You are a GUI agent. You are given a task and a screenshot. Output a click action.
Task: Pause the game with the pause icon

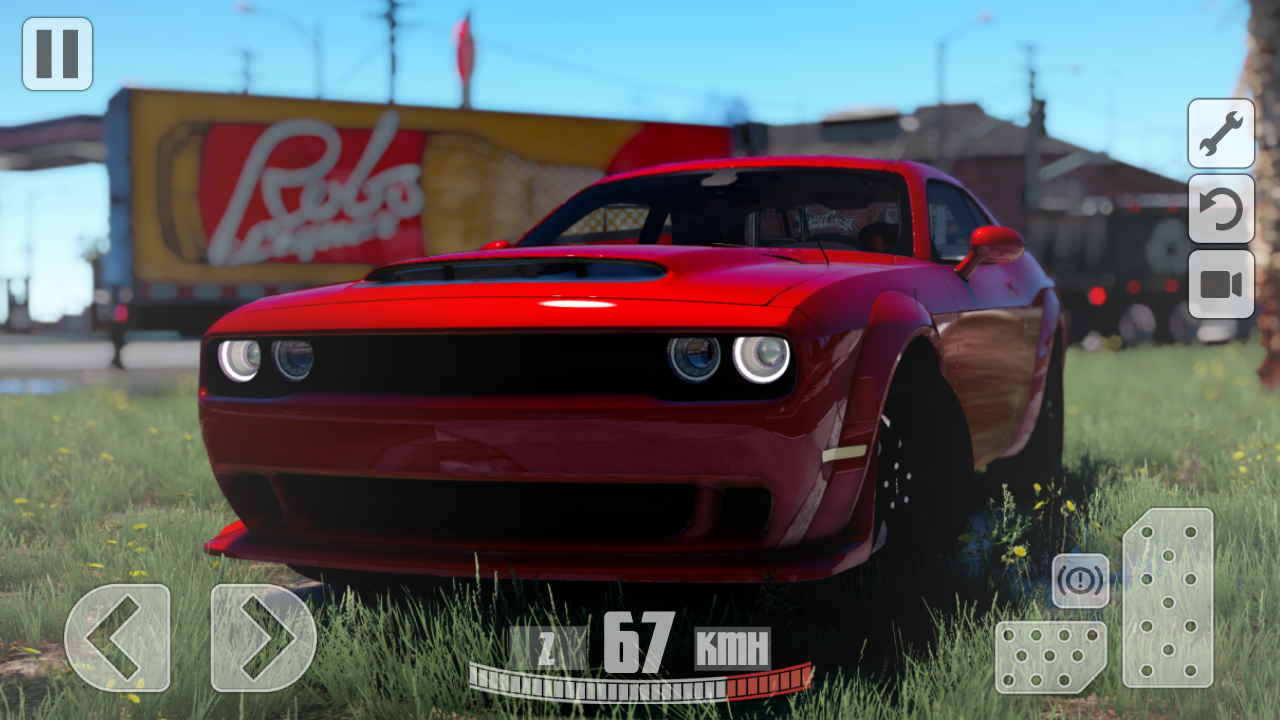click(x=57, y=51)
